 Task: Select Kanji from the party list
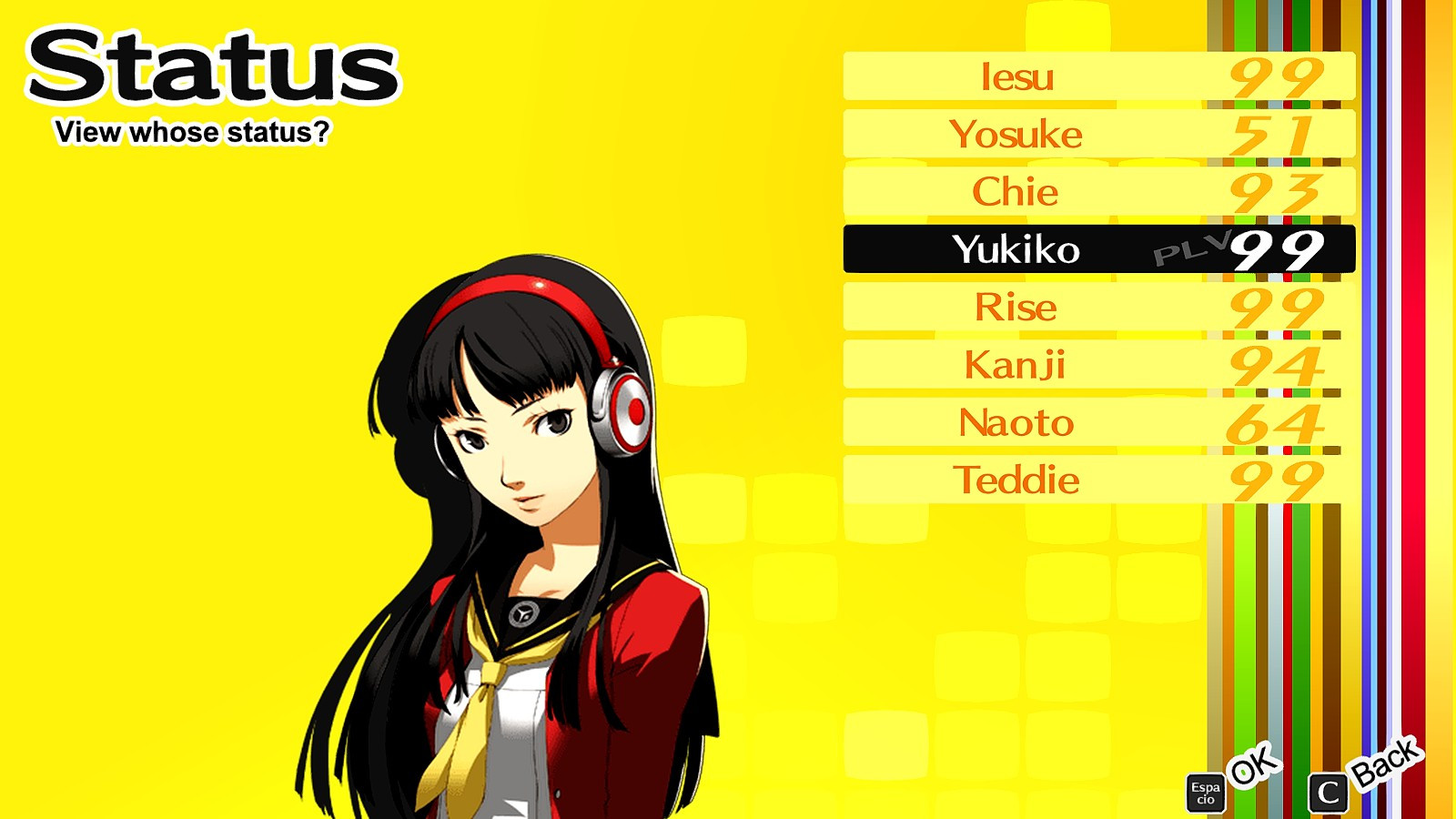[x=1019, y=365]
